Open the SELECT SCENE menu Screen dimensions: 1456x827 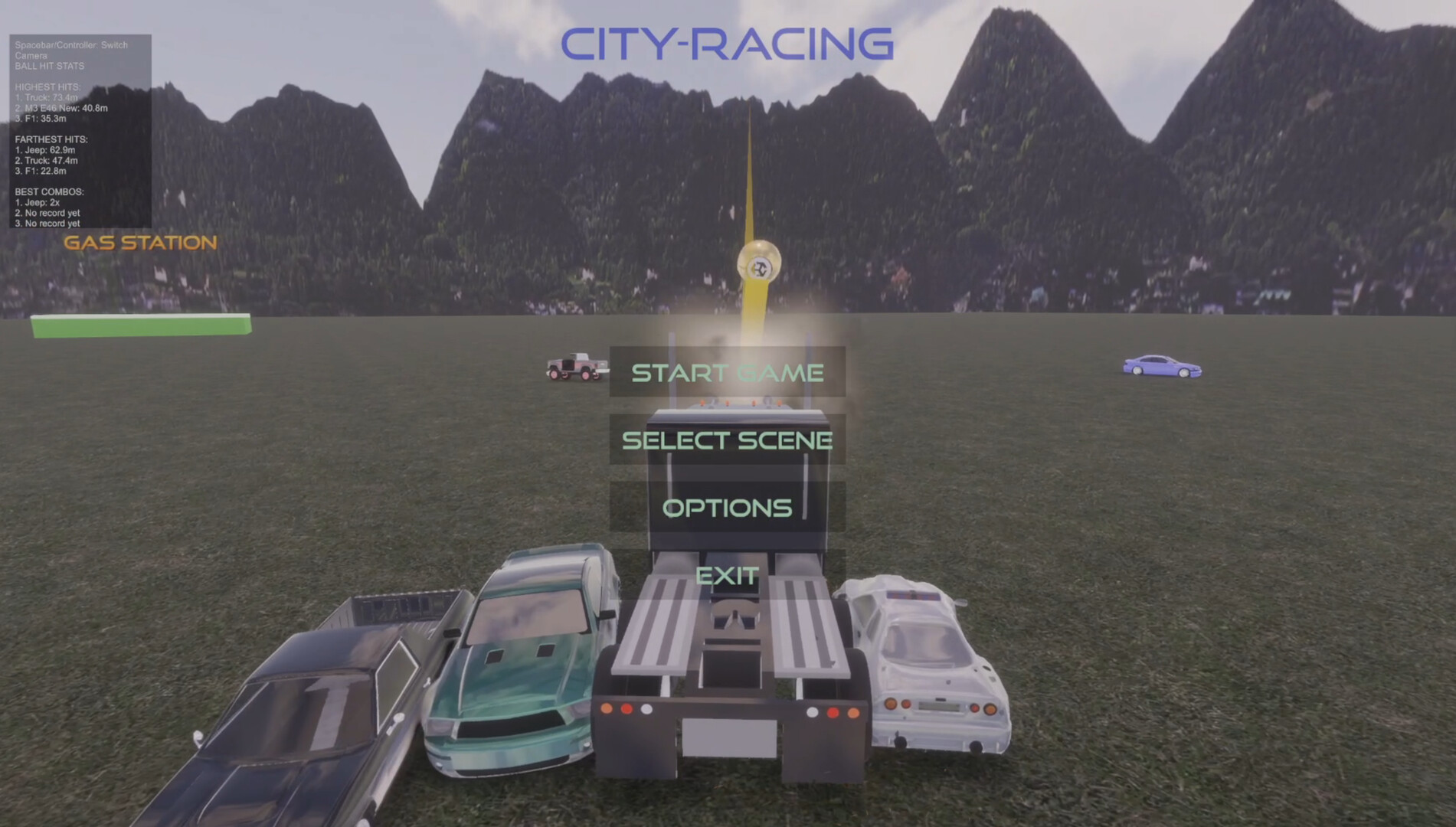pos(726,440)
